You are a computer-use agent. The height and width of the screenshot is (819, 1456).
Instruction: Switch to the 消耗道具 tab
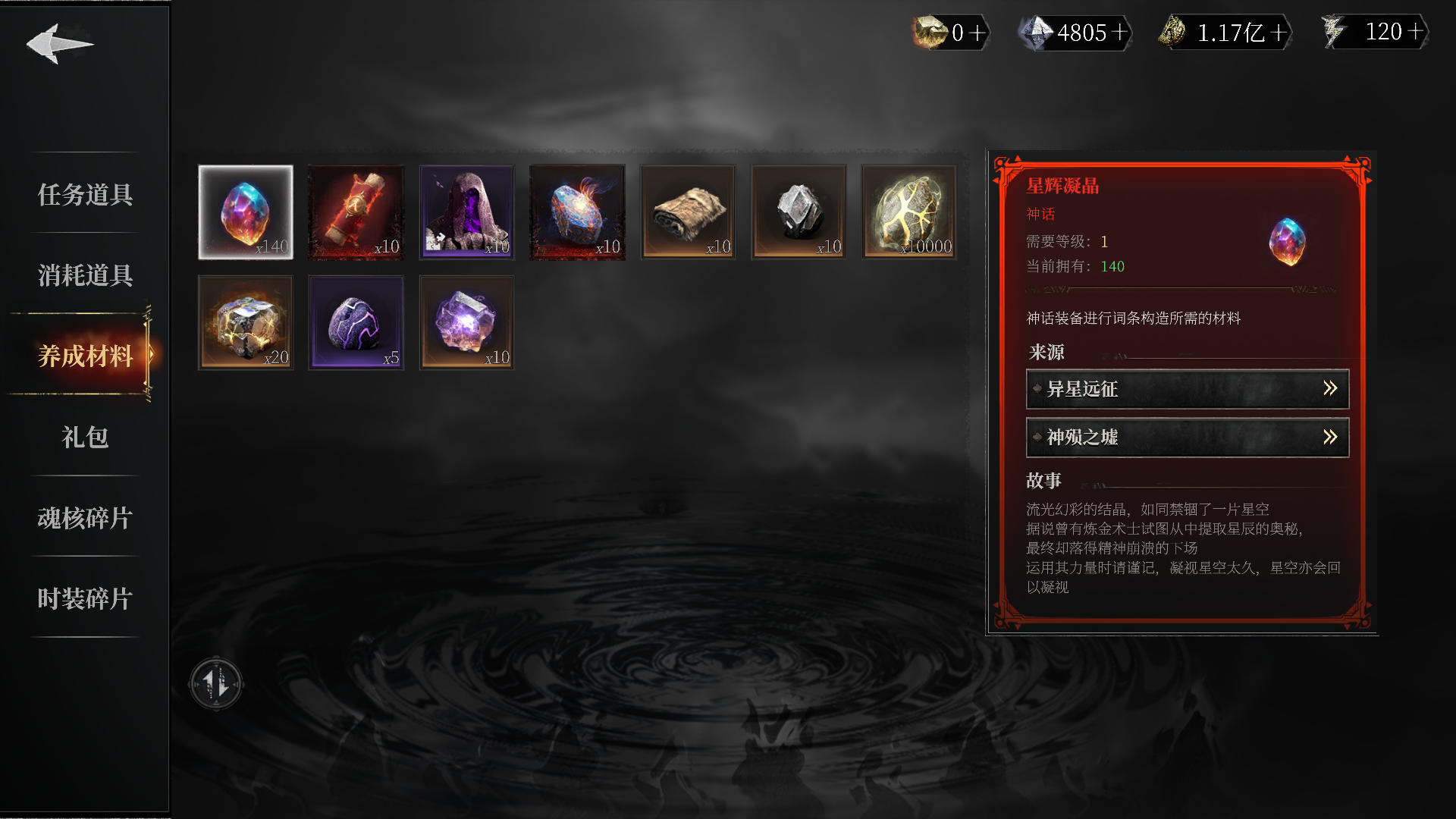click(x=84, y=276)
